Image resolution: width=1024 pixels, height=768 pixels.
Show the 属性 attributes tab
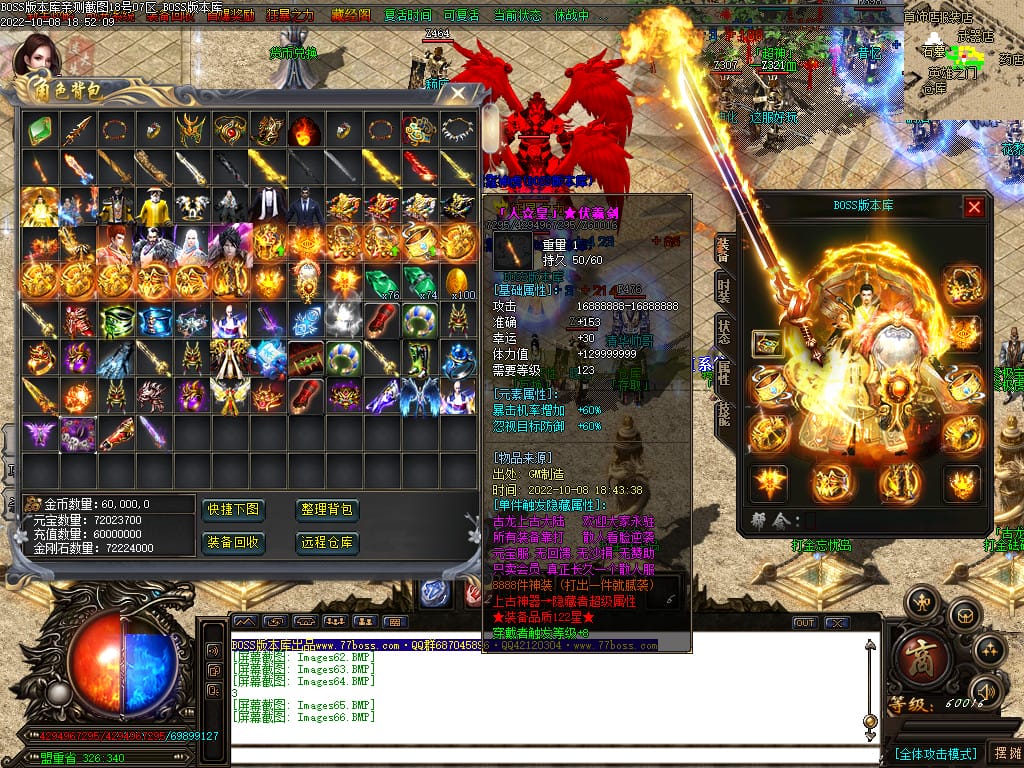723,372
